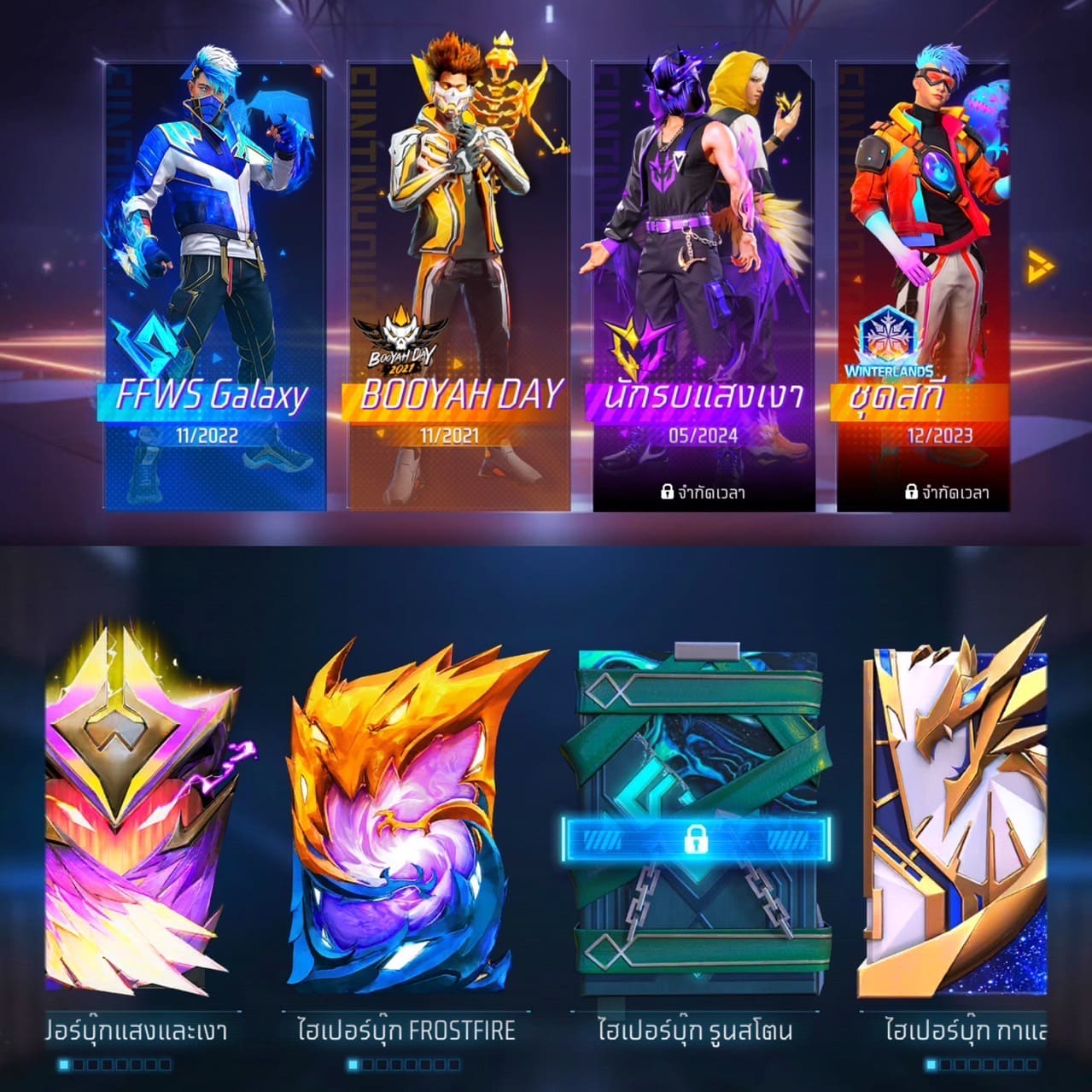Image resolution: width=1092 pixels, height=1092 pixels.
Task: Show next outfits with the orange arrow
Action: [x=1040, y=265]
